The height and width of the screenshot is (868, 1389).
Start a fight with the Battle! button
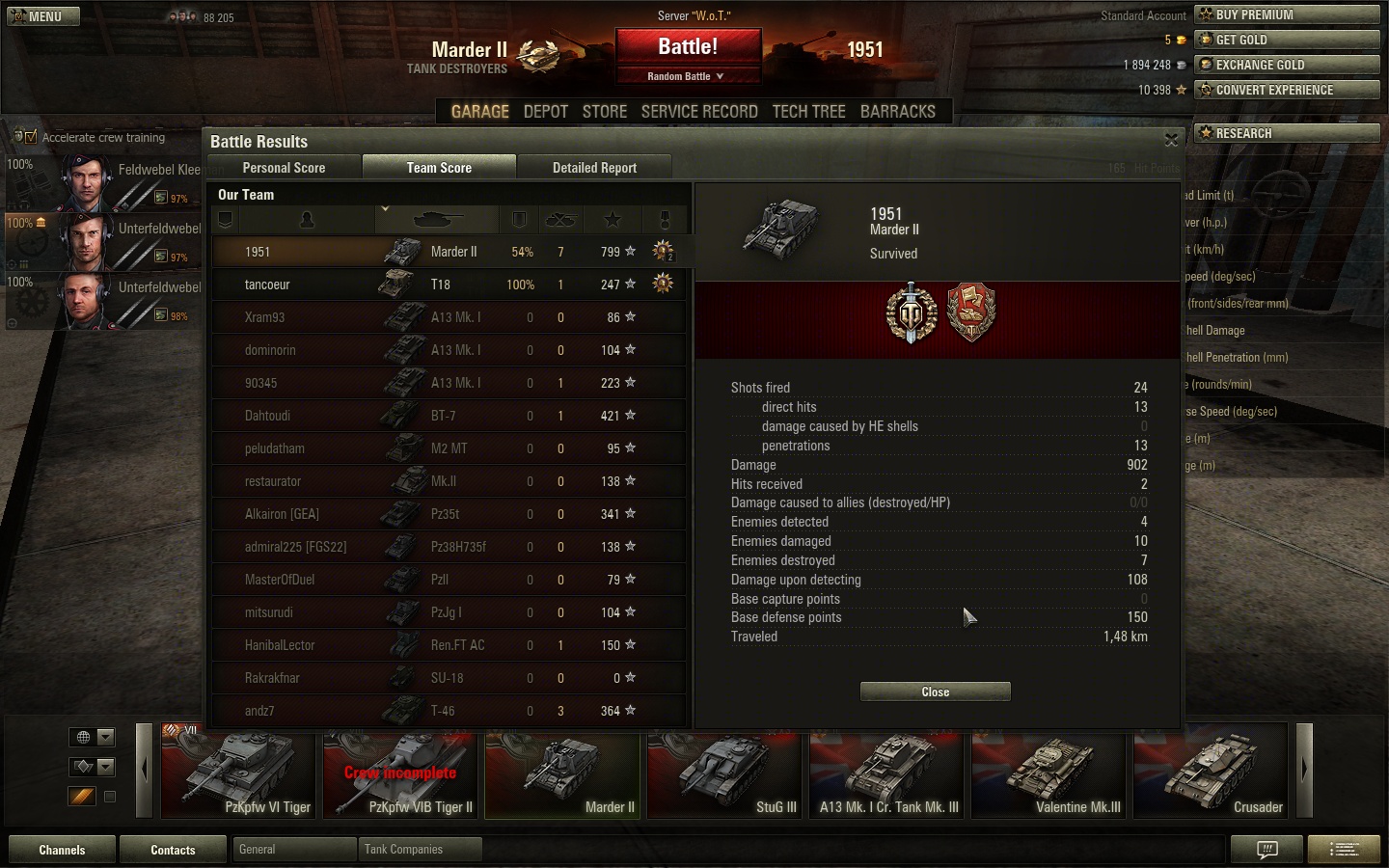point(688,47)
